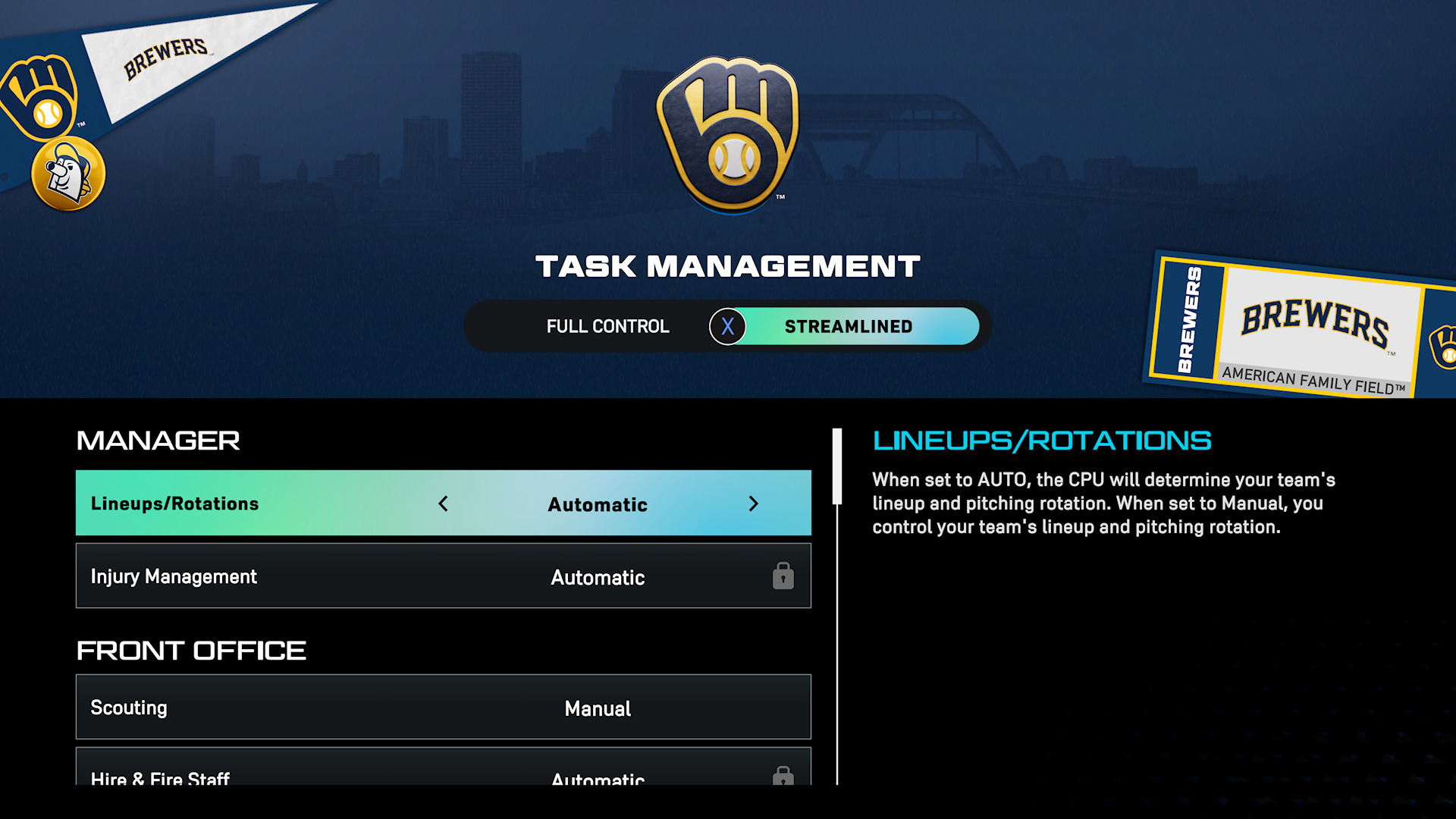Select the Streamlined task management option

848,327
